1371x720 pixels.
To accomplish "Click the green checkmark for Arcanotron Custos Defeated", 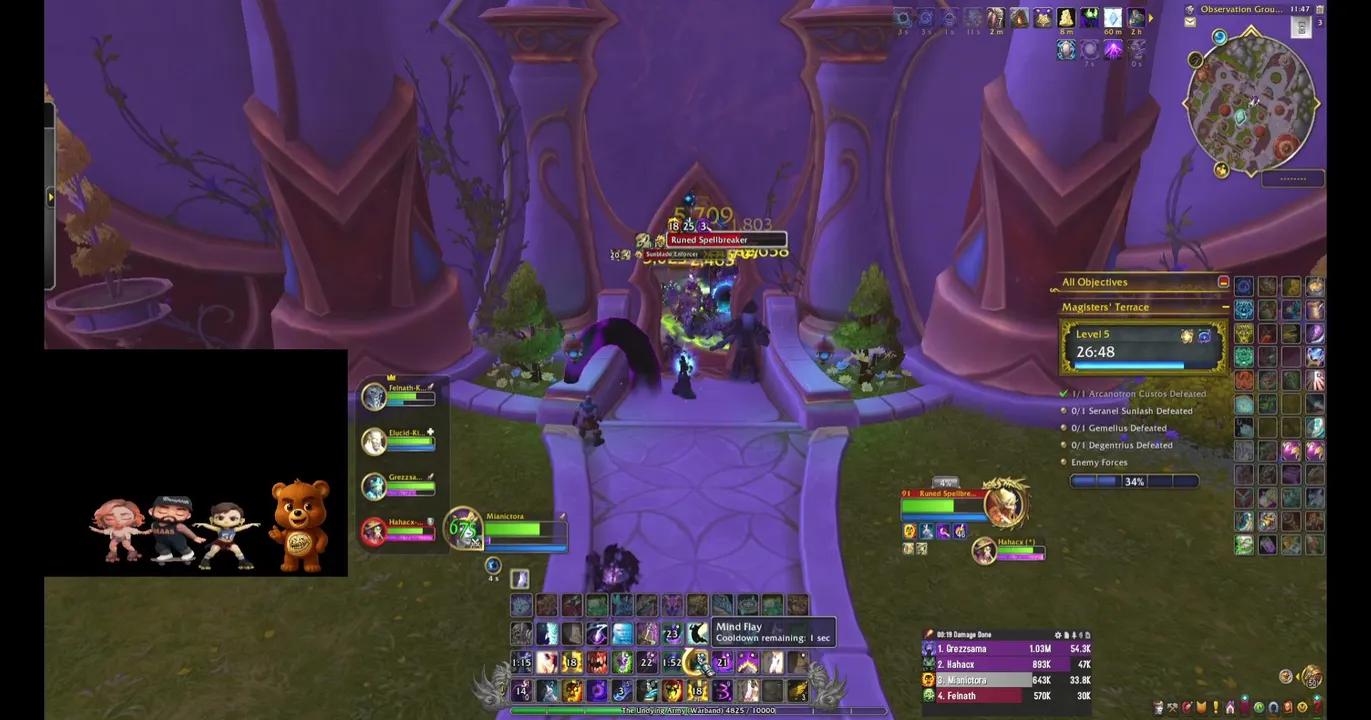I will pos(1063,394).
